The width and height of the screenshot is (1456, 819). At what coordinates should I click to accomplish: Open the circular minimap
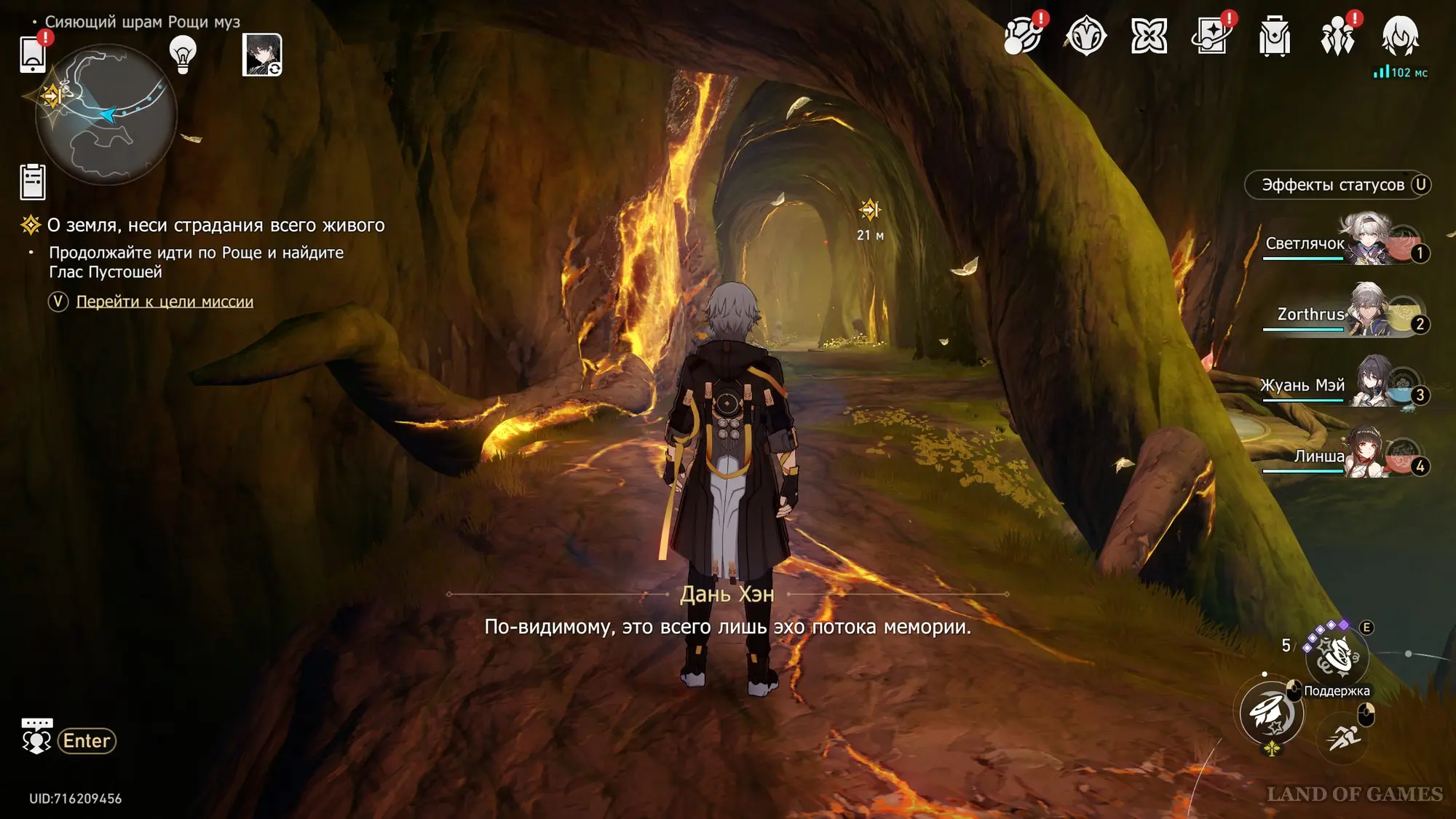tap(106, 114)
